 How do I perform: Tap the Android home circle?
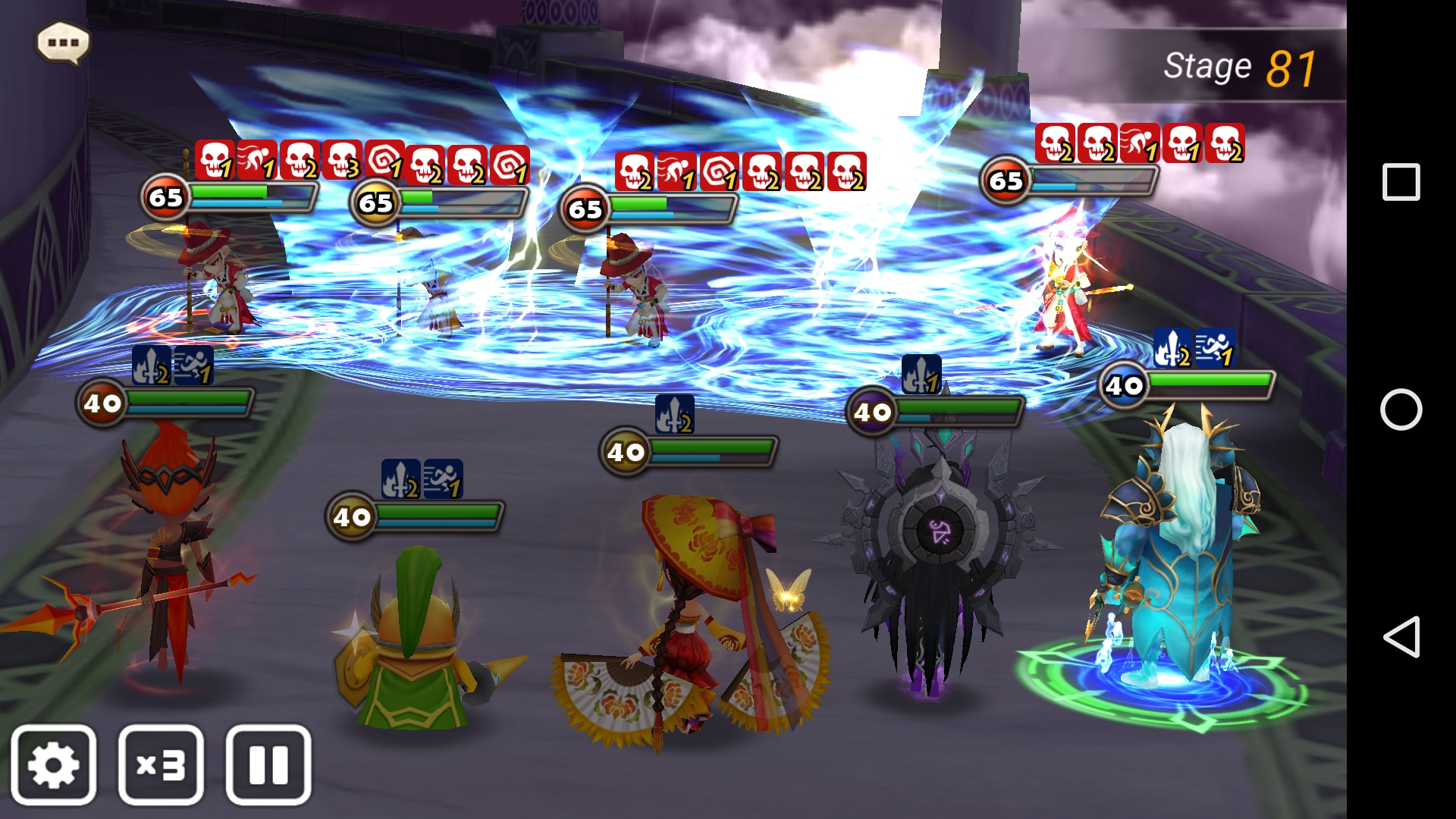pos(1401,409)
